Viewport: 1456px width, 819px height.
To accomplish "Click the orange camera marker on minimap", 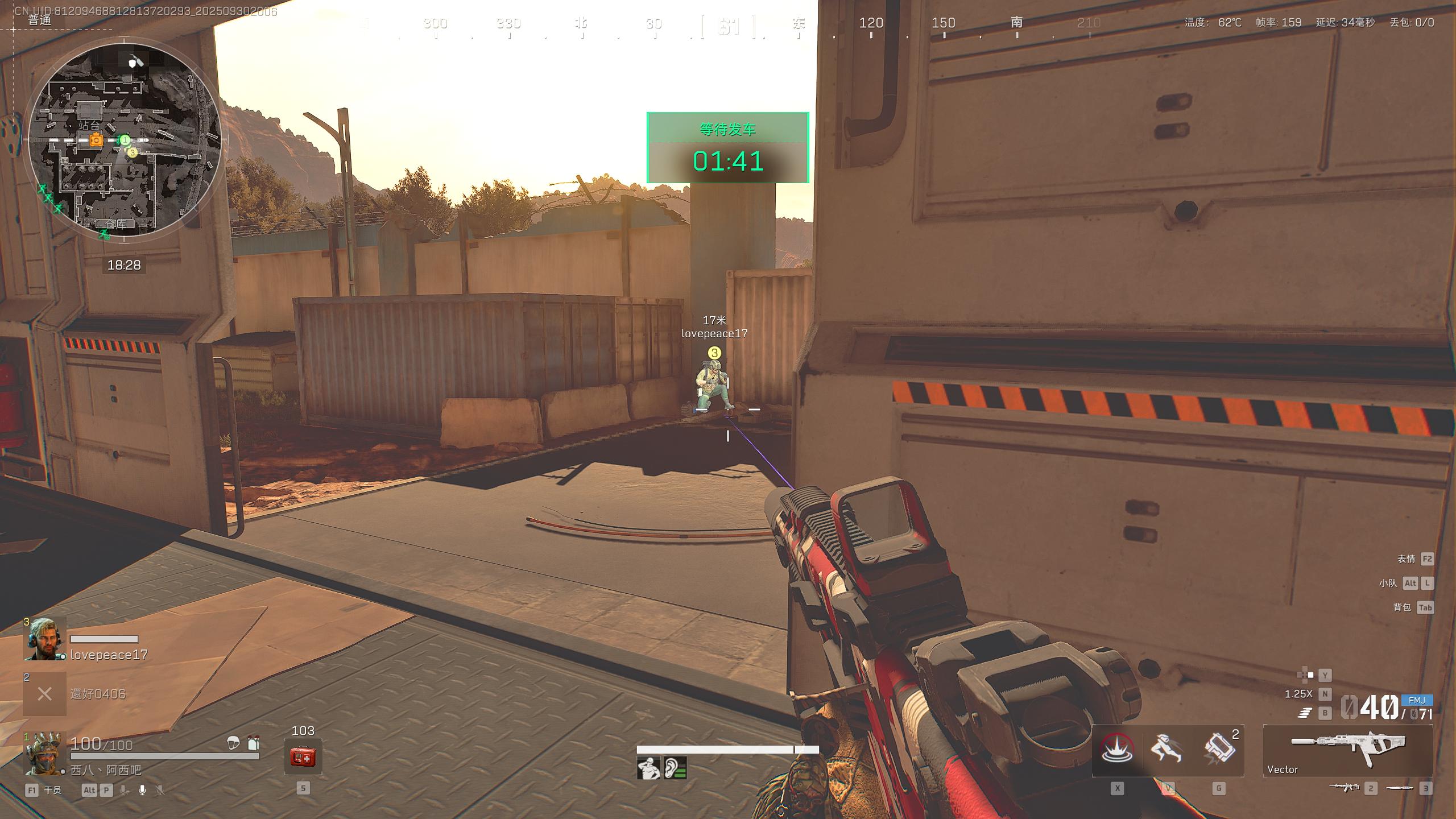I will click(x=96, y=140).
